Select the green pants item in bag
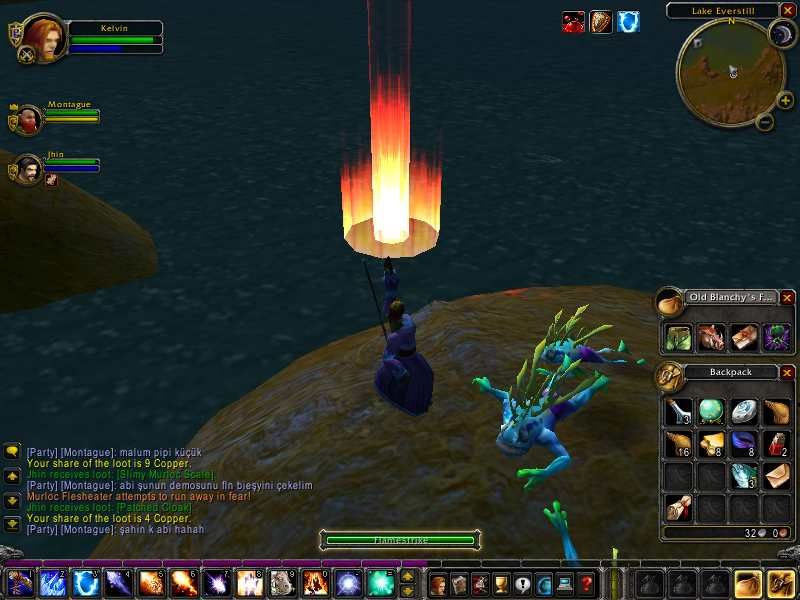The height and width of the screenshot is (600, 800). coord(678,337)
